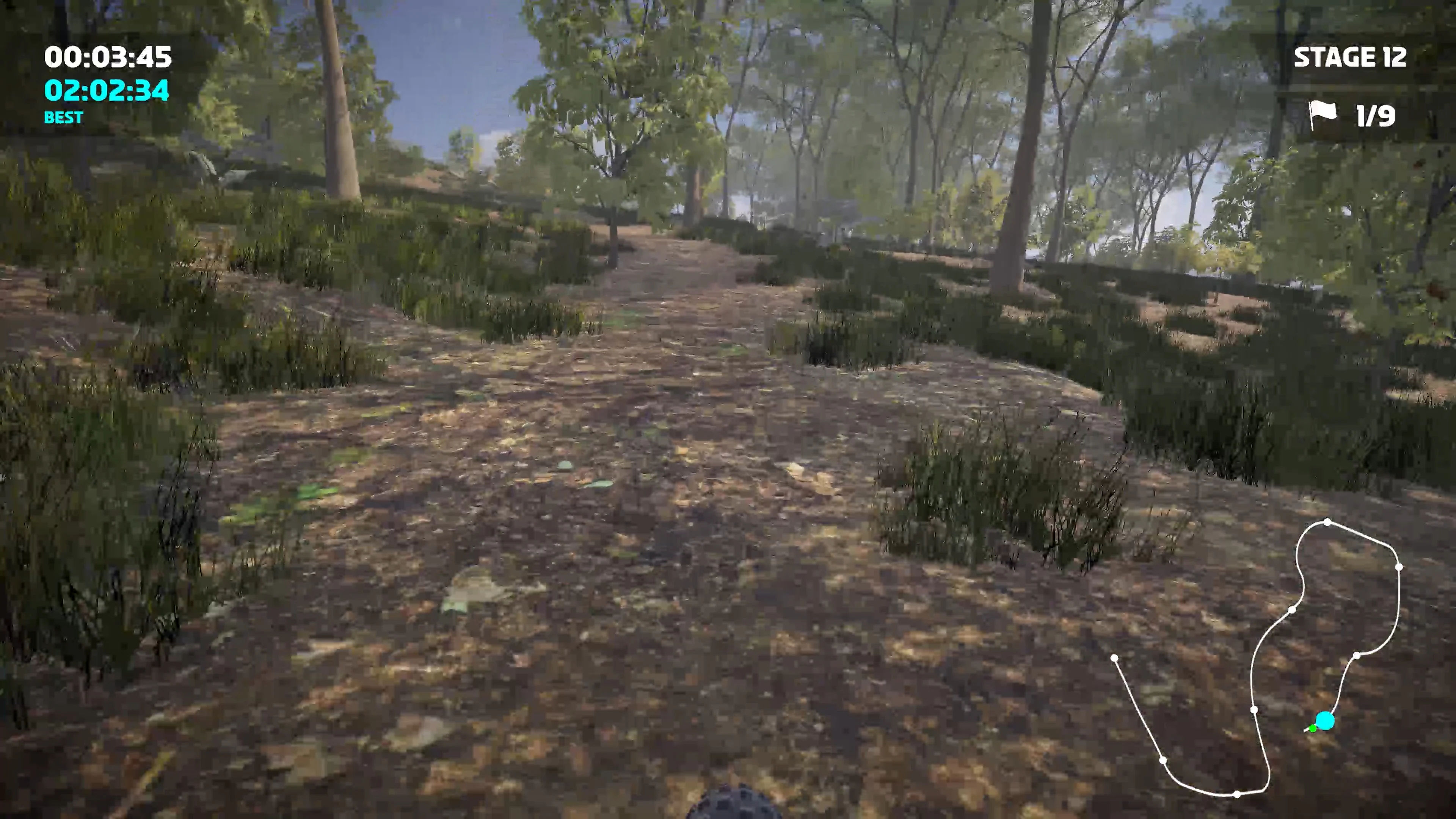Click the bottom waypoint dot on the minimap
Screen dimensions: 1456x819
click(x=1237, y=794)
